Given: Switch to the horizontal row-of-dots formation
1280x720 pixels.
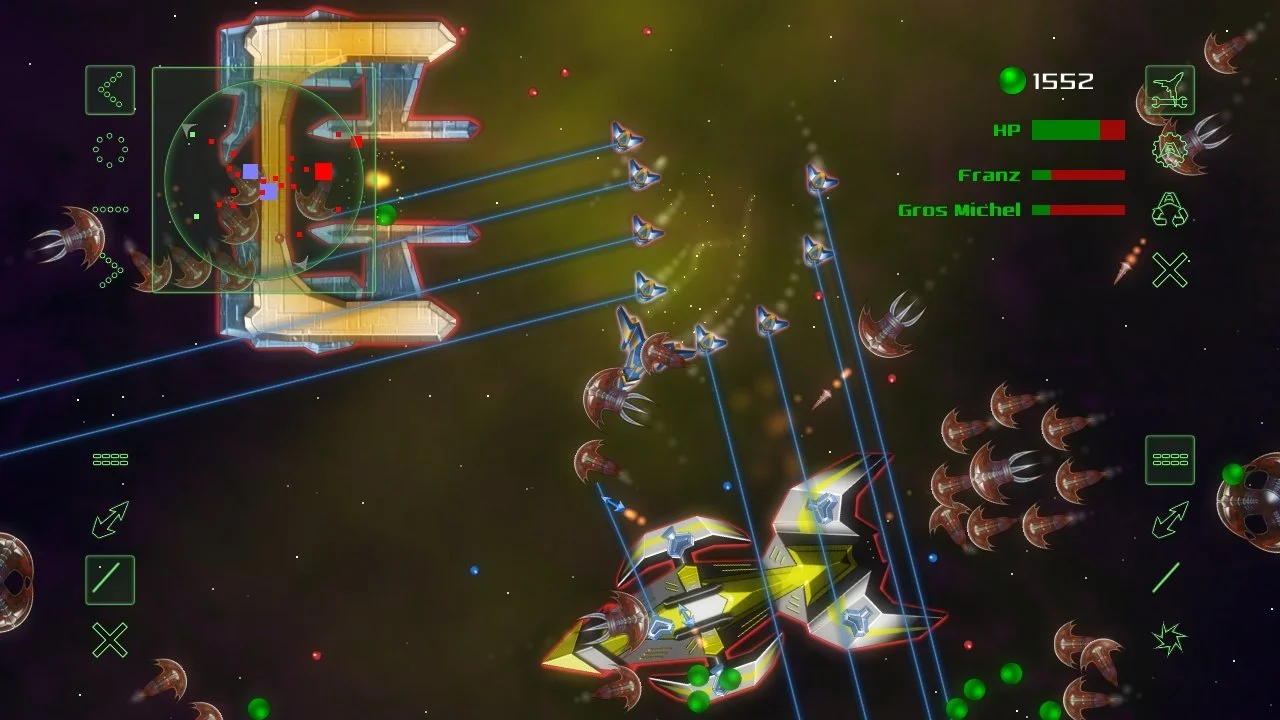Looking at the screenshot, I should (110, 210).
